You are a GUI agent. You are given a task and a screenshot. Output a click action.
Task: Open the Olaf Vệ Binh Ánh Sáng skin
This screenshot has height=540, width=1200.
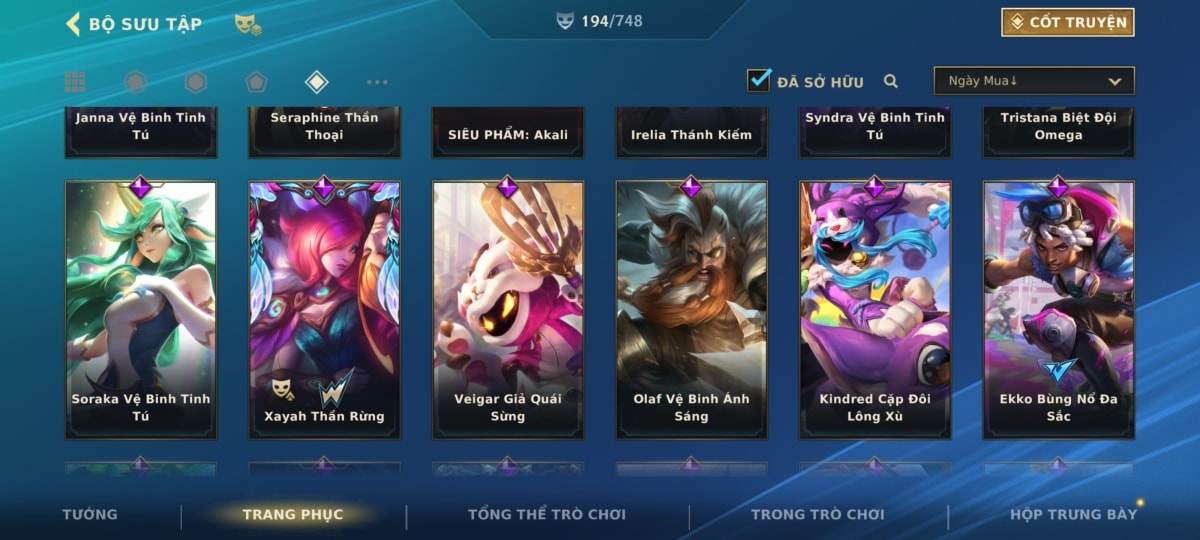[x=692, y=310]
